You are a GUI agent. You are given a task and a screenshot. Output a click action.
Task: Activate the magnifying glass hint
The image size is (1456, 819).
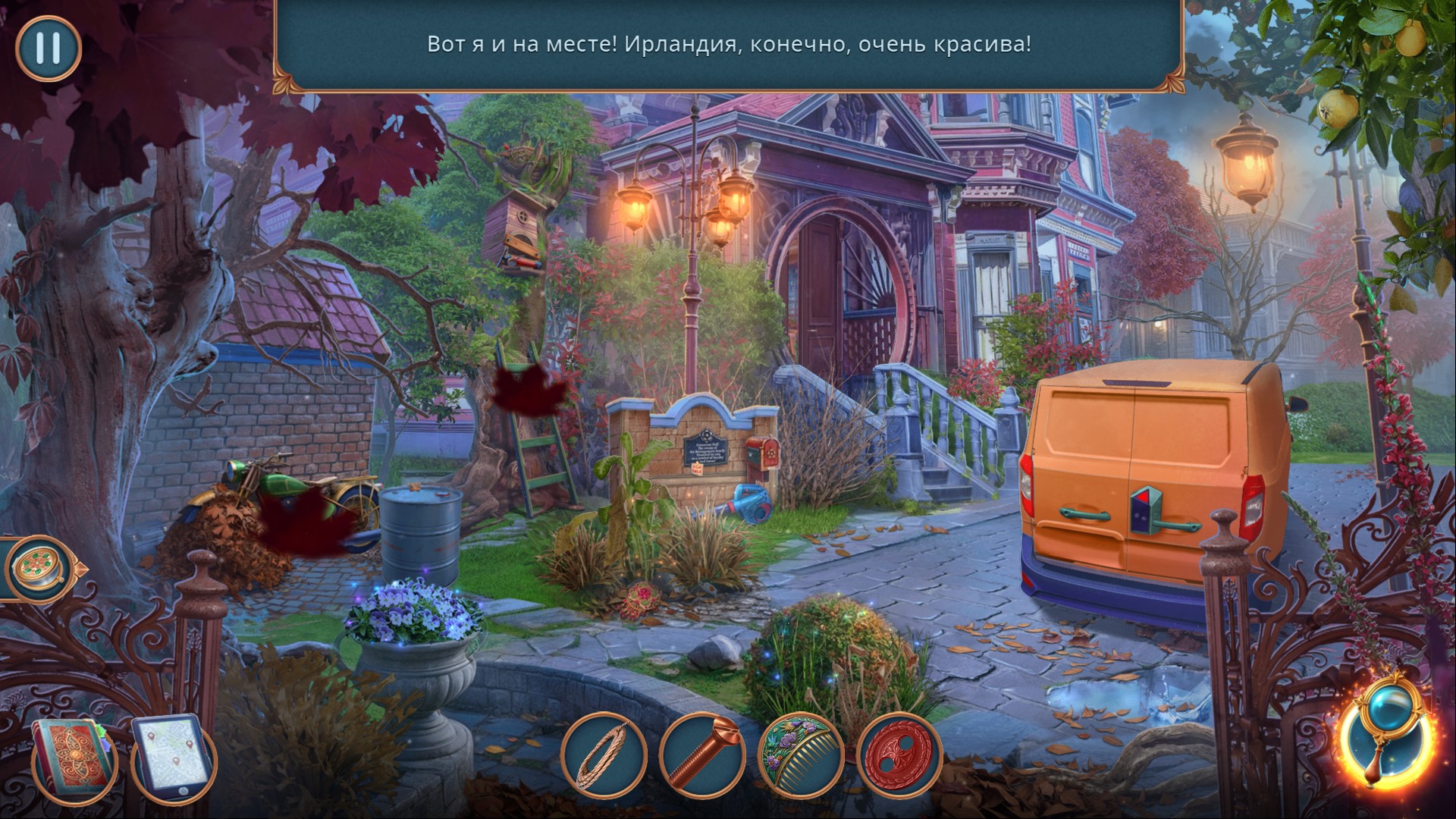[x=1388, y=742]
